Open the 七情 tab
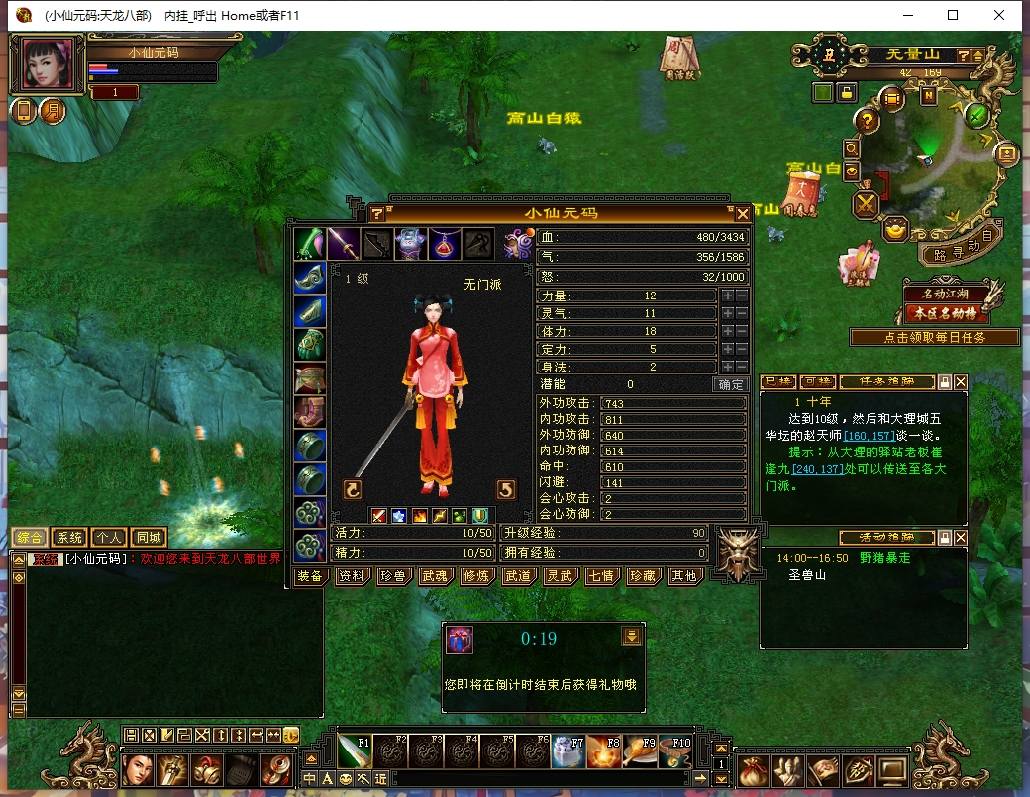The width and height of the screenshot is (1030, 797). click(x=601, y=576)
